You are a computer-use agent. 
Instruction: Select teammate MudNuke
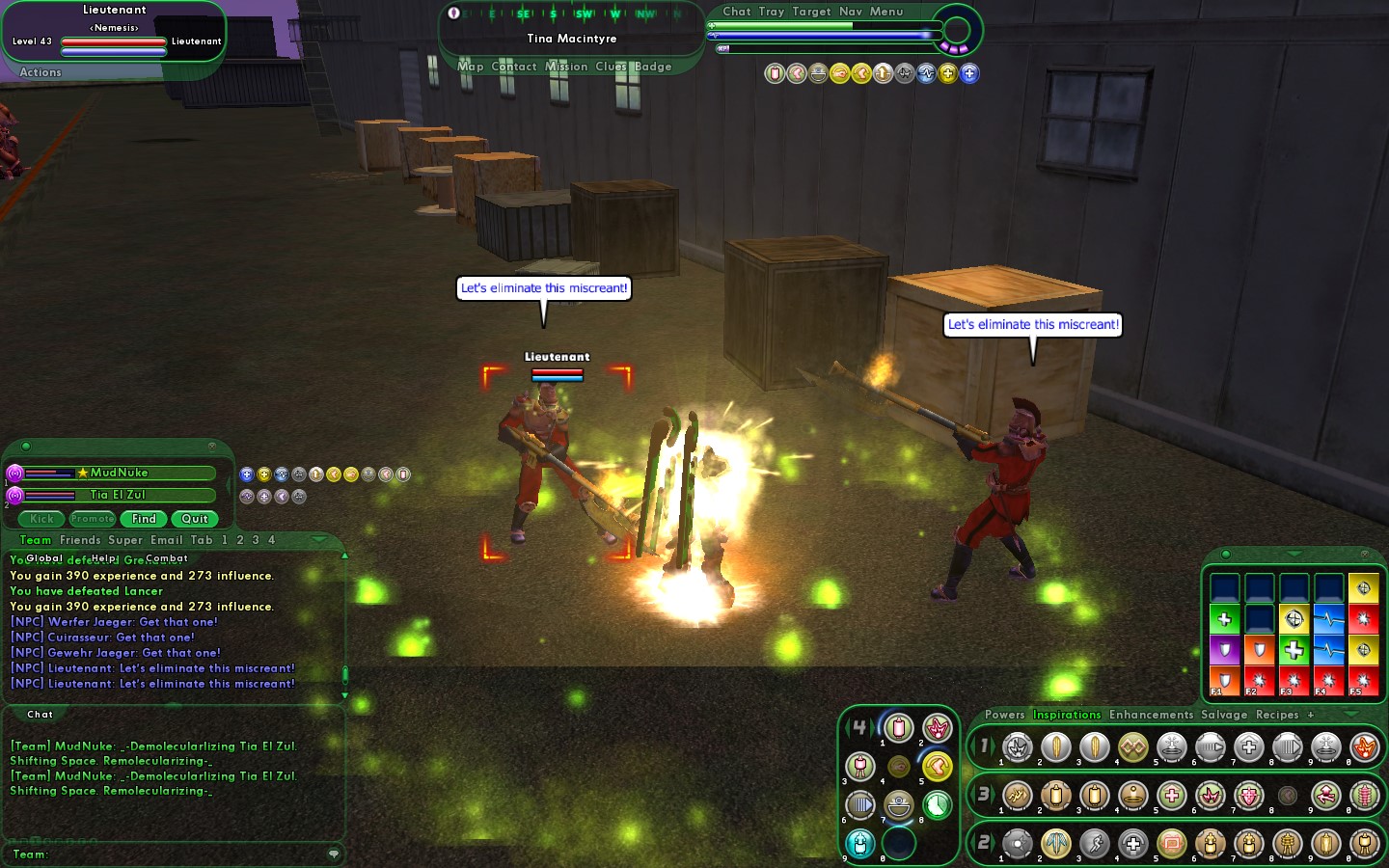click(x=120, y=473)
